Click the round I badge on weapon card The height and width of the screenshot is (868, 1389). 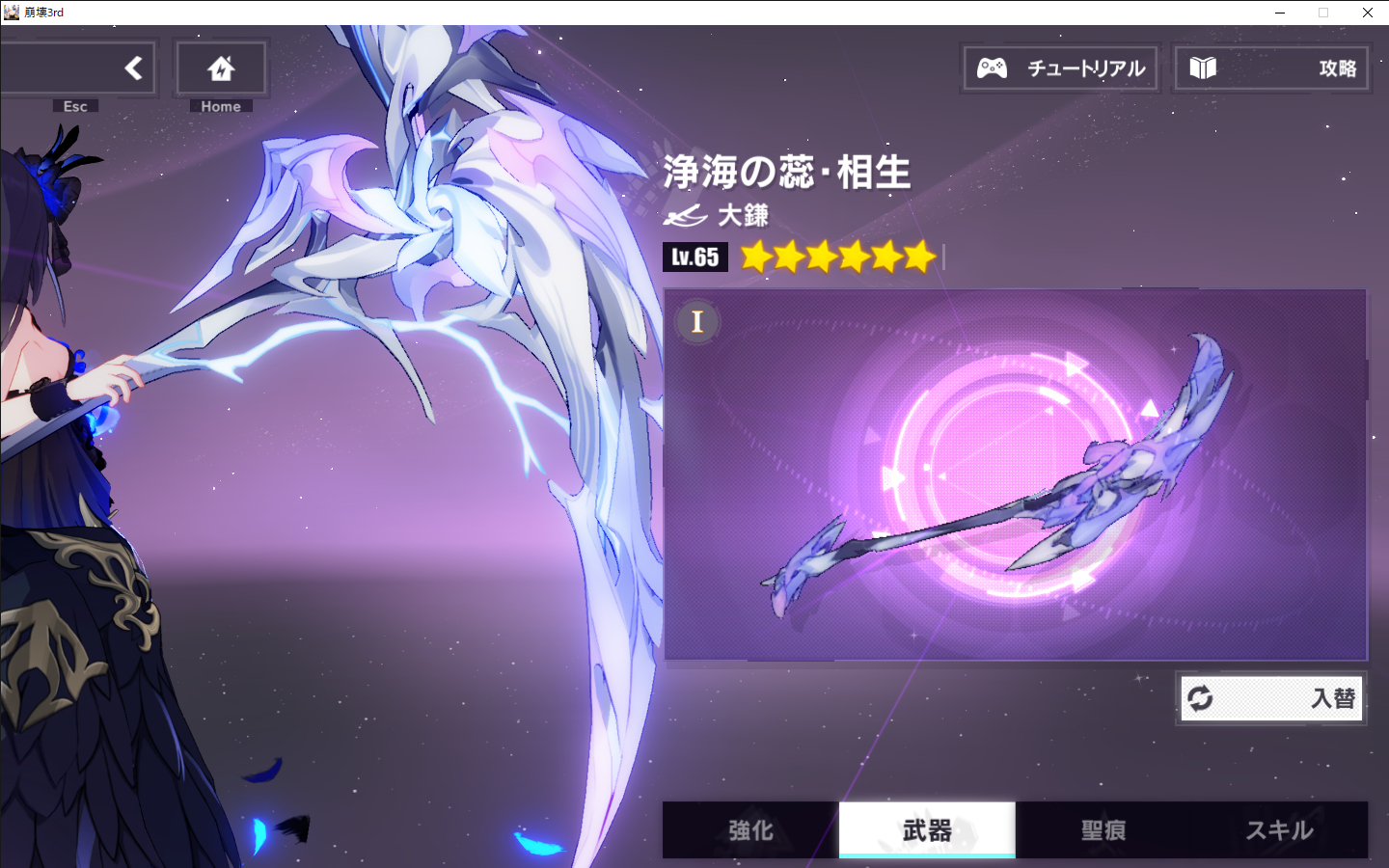pos(697,321)
